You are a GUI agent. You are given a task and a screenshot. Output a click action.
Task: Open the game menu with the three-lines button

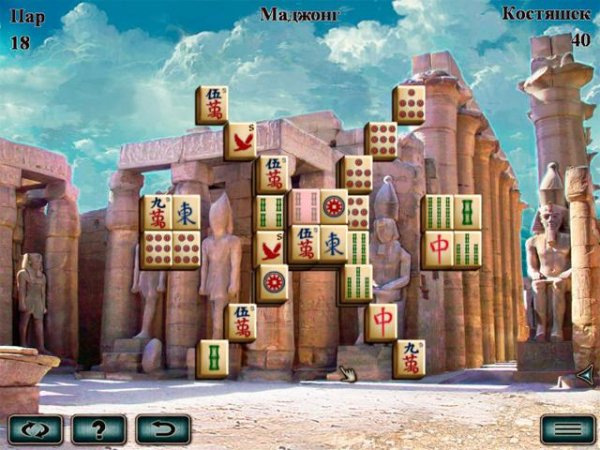[567, 429]
